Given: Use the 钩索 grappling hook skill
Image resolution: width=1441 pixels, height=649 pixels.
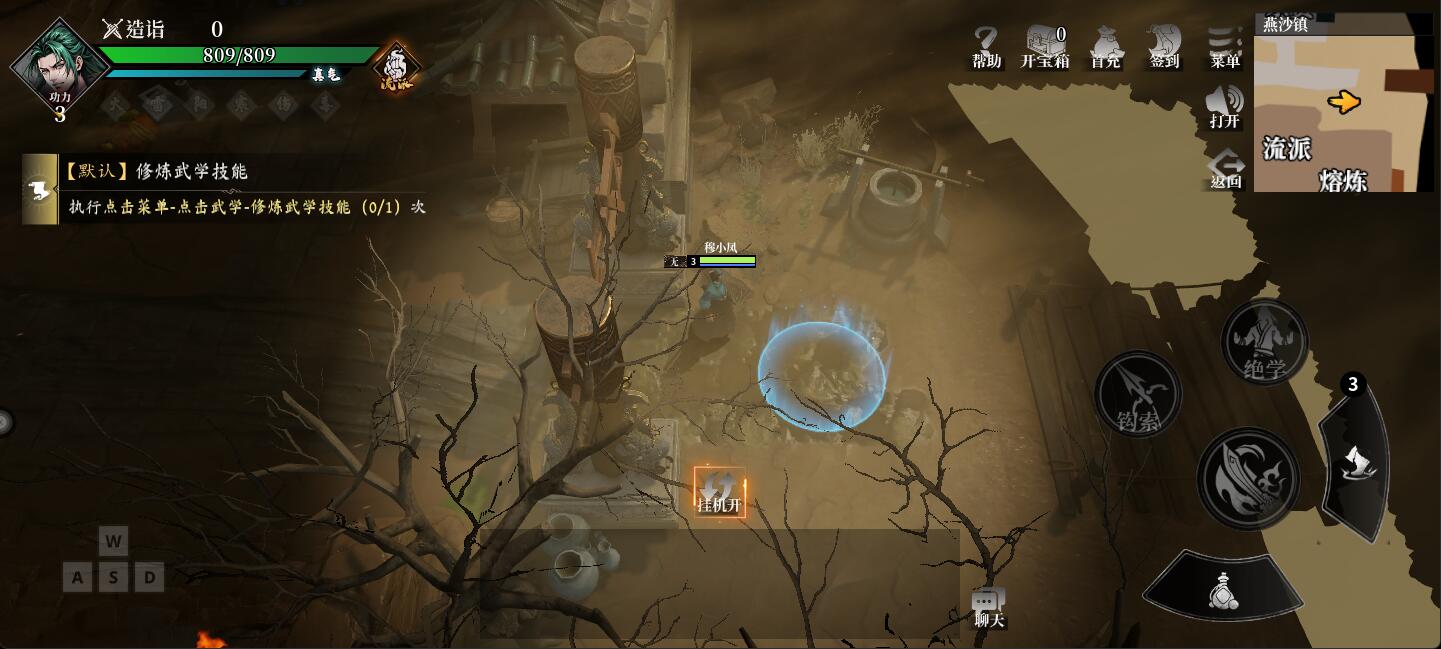Looking at the screenshot, I should [1138, 393].
